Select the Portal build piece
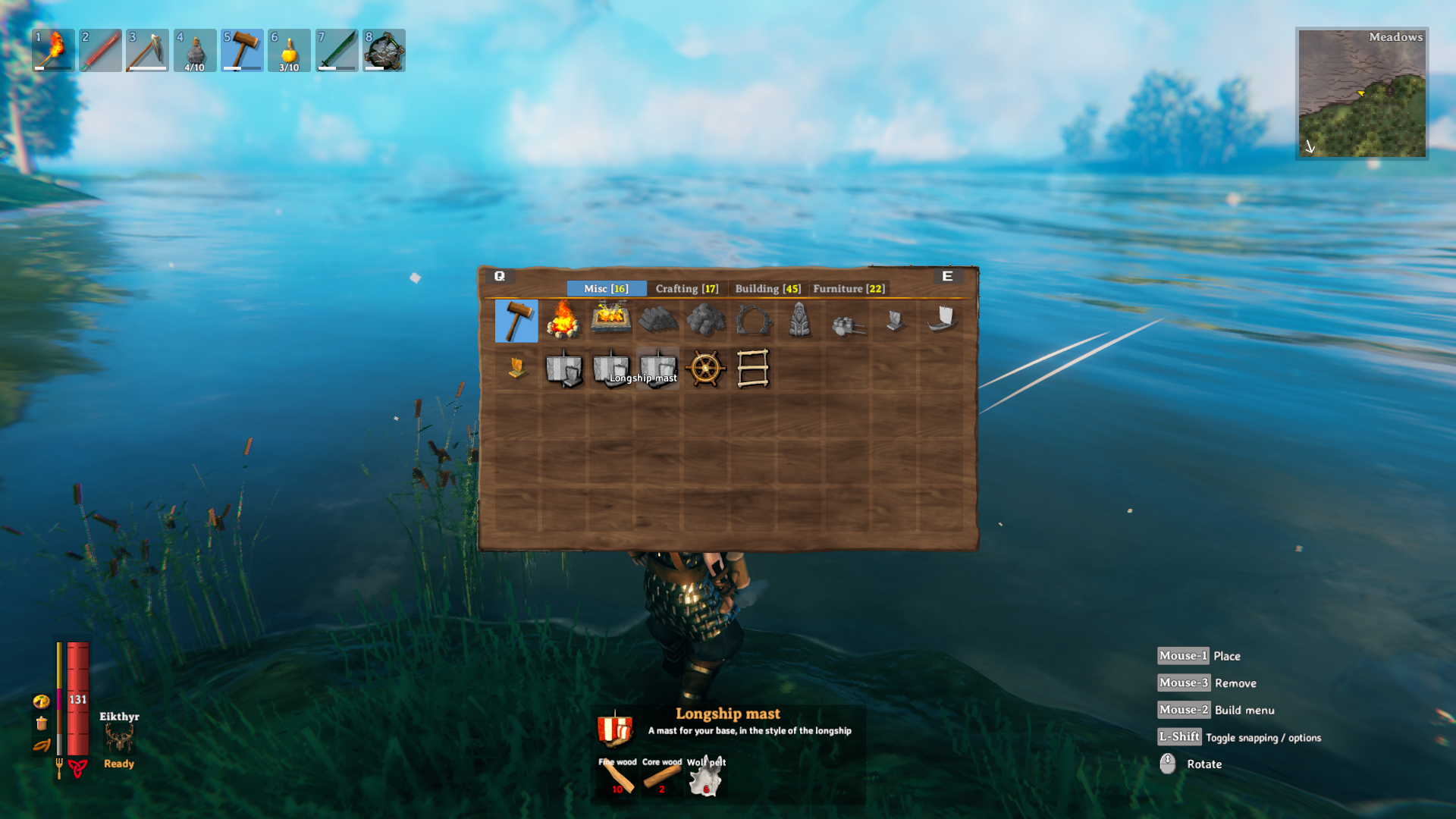 (752, 321)
